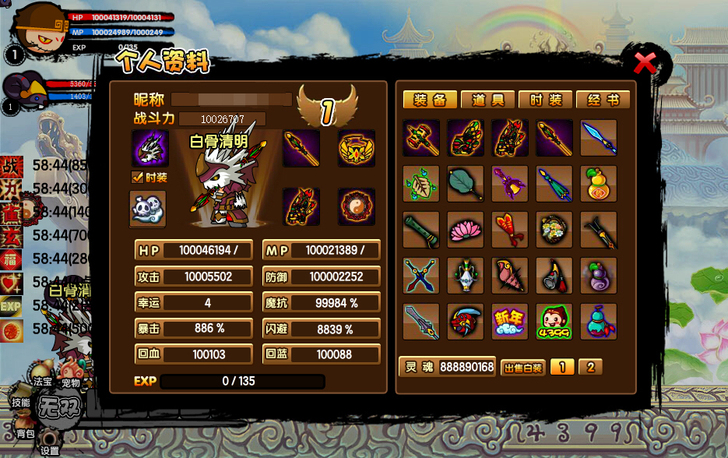Select the 经书 scriptures tab

click(x=604, y=100)
